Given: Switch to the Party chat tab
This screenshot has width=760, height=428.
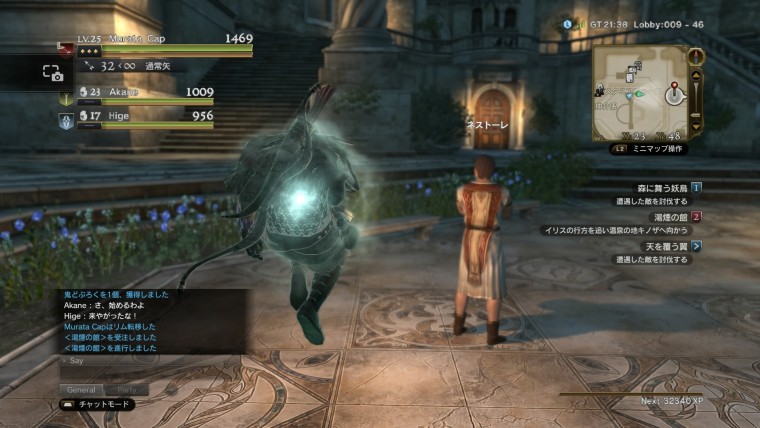Looking at the screenshot, I should coord(128,389).
